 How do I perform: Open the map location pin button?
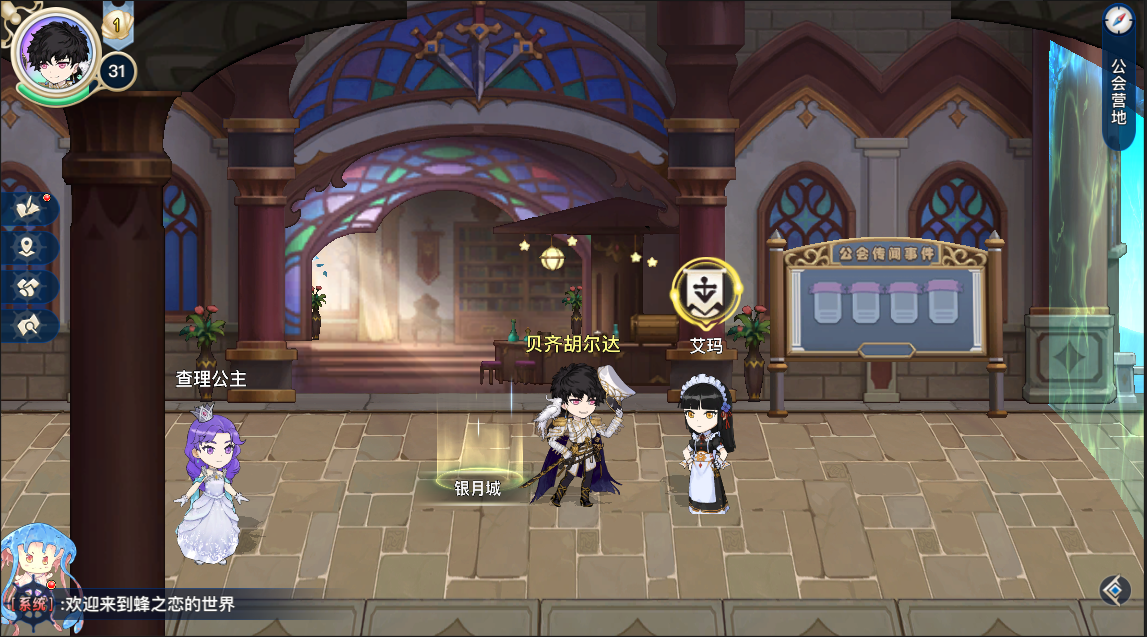point(30,247)
